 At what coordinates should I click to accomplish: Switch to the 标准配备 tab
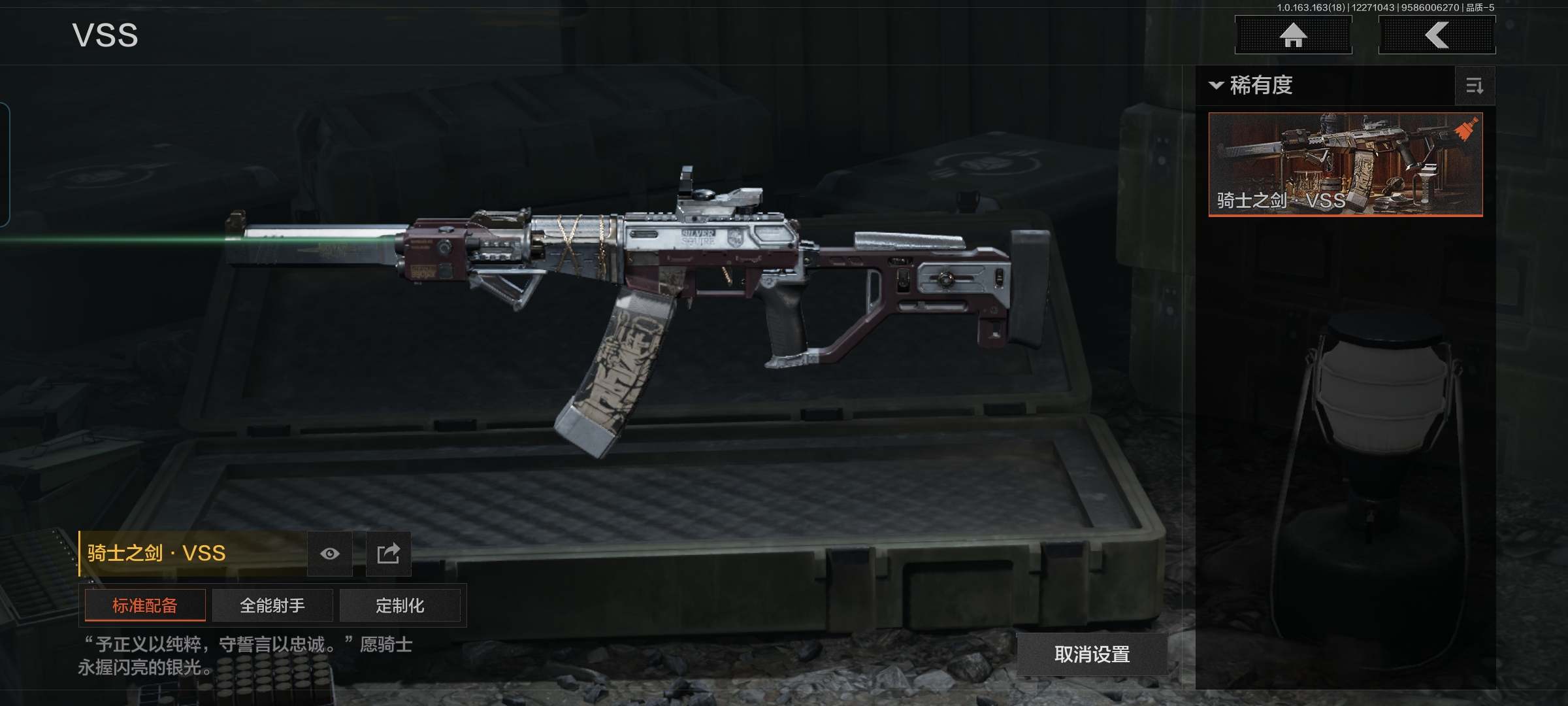[x=145, y=605]
